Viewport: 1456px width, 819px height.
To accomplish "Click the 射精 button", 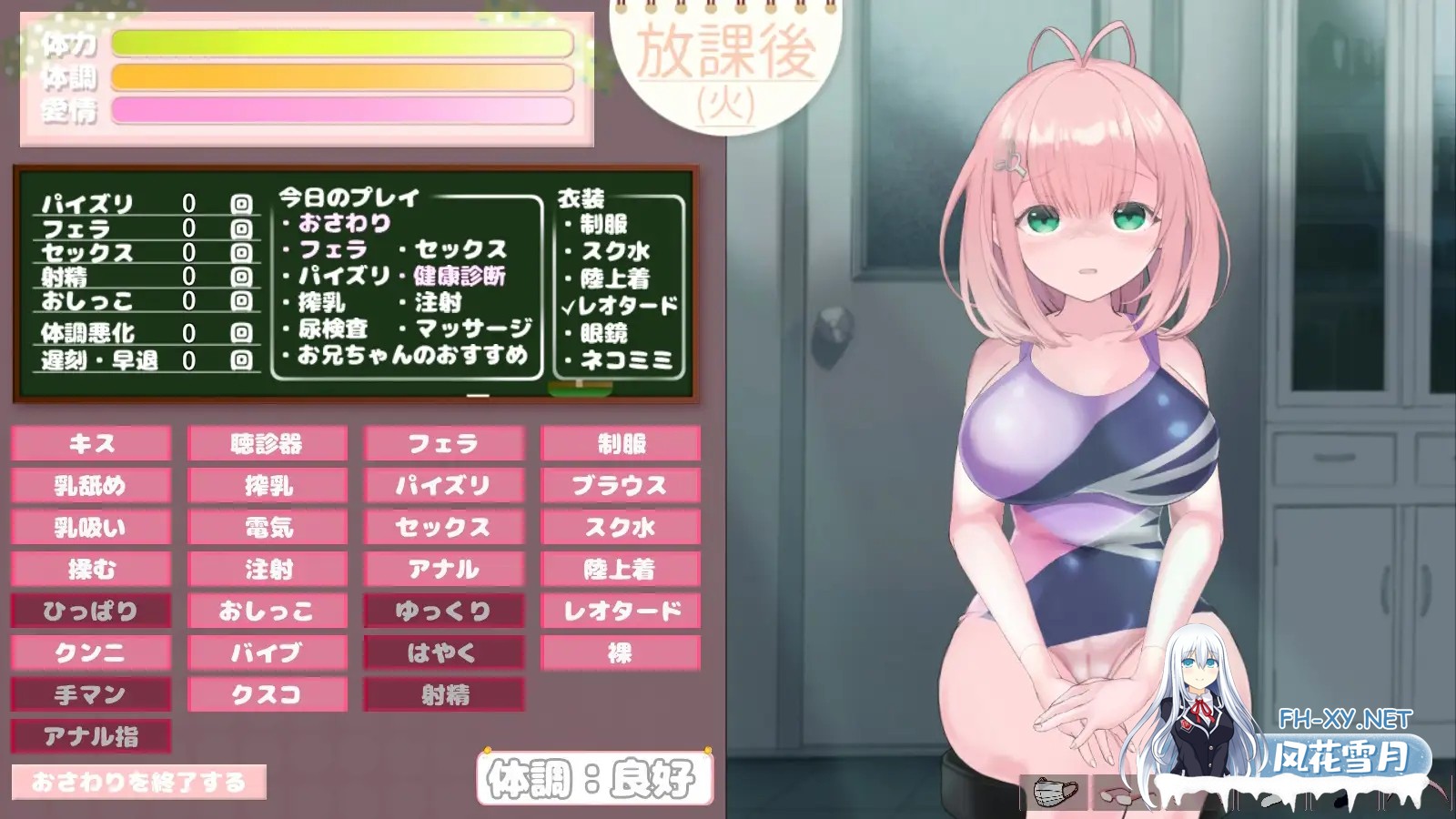I will (444, 695).
